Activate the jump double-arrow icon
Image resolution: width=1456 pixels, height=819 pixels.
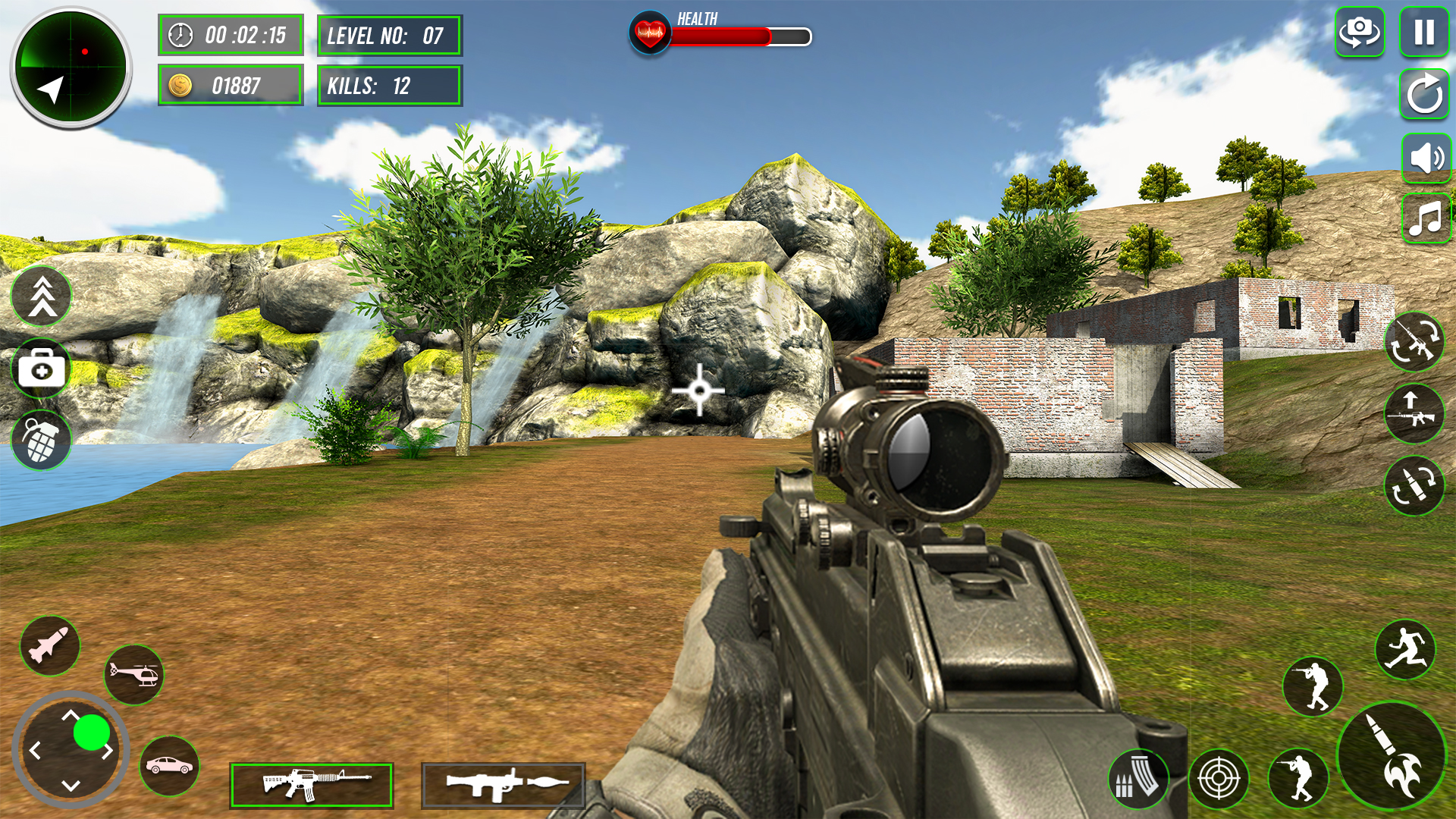coord(42,297)
